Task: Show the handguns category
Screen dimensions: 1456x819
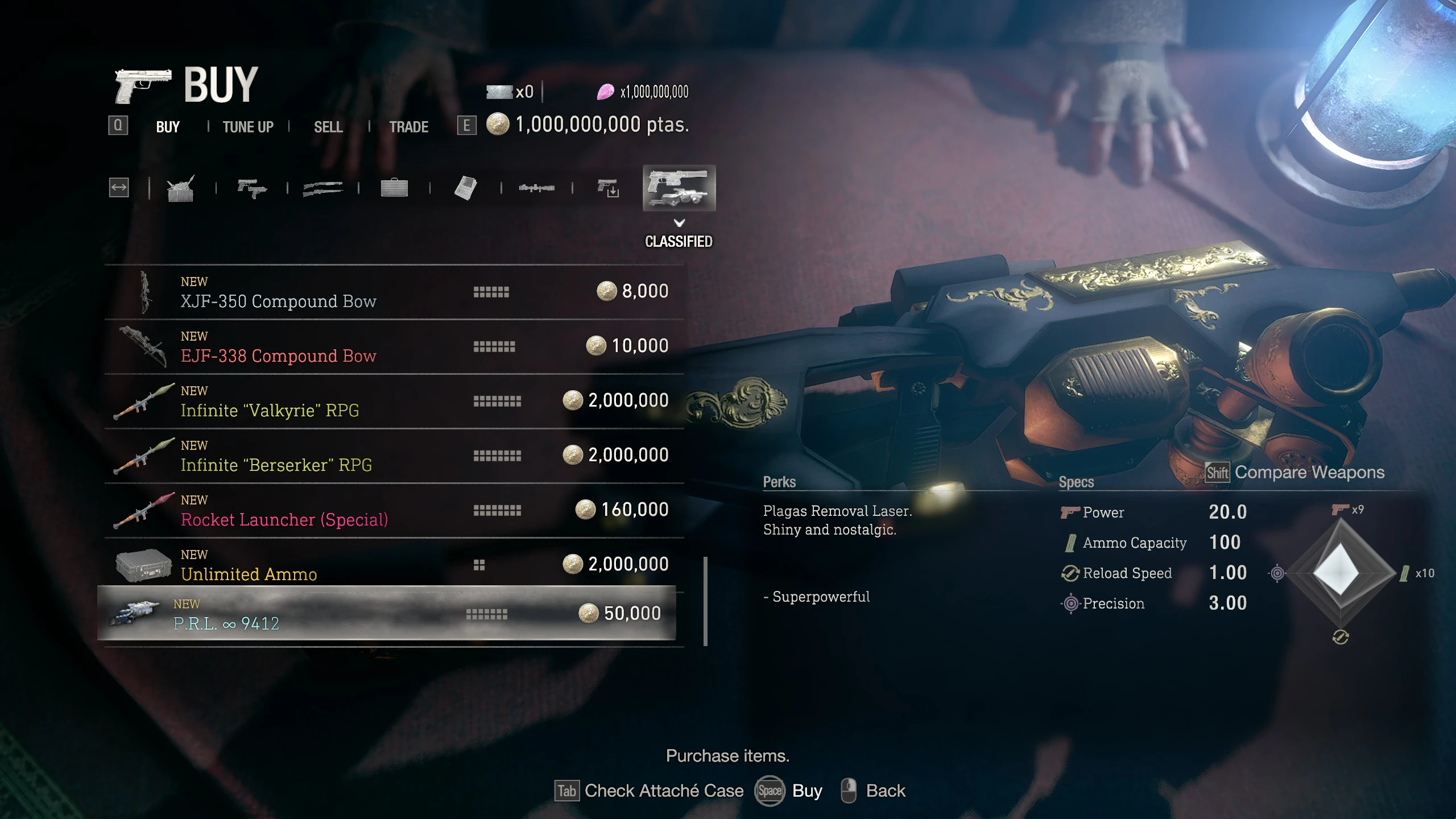Action: pos(252,188)
